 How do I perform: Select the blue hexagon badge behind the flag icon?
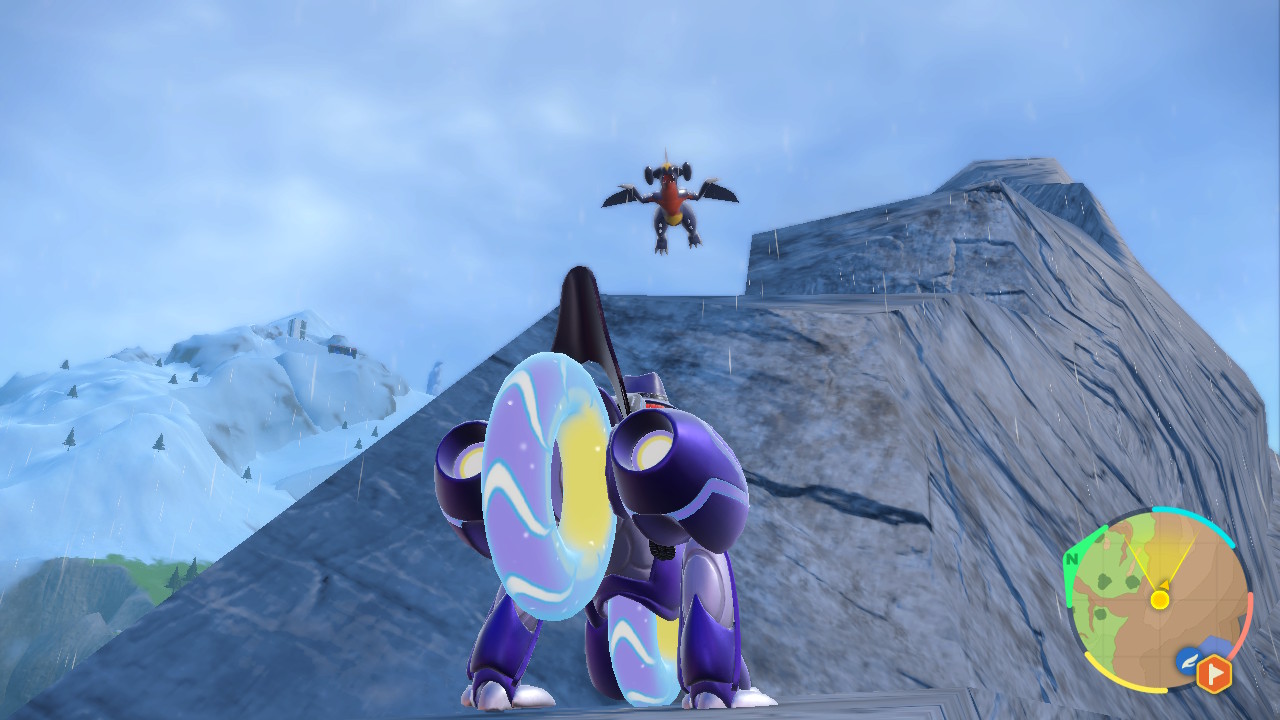pyautogui.click(x=1215, y=645)
